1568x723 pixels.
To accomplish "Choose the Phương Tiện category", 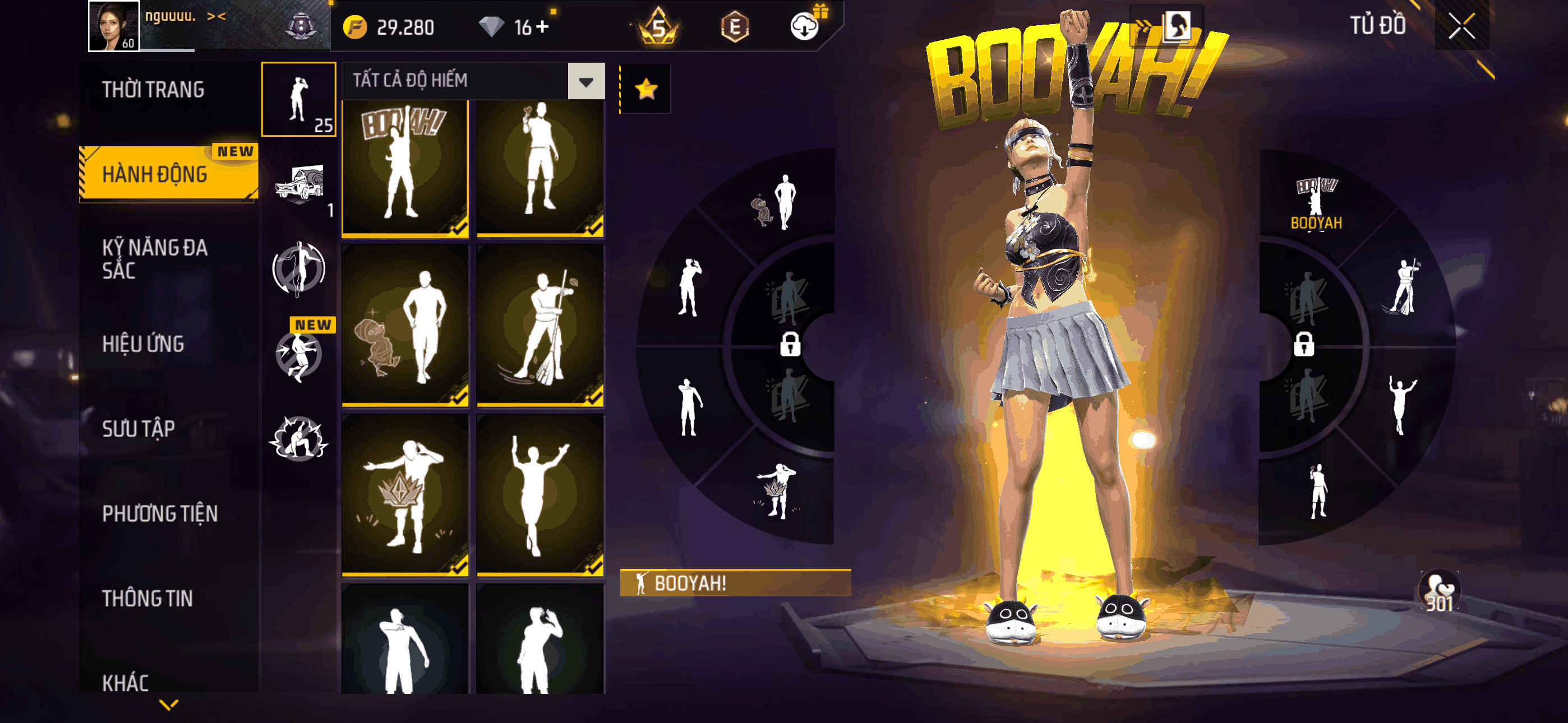I will [x=159, y=513].
